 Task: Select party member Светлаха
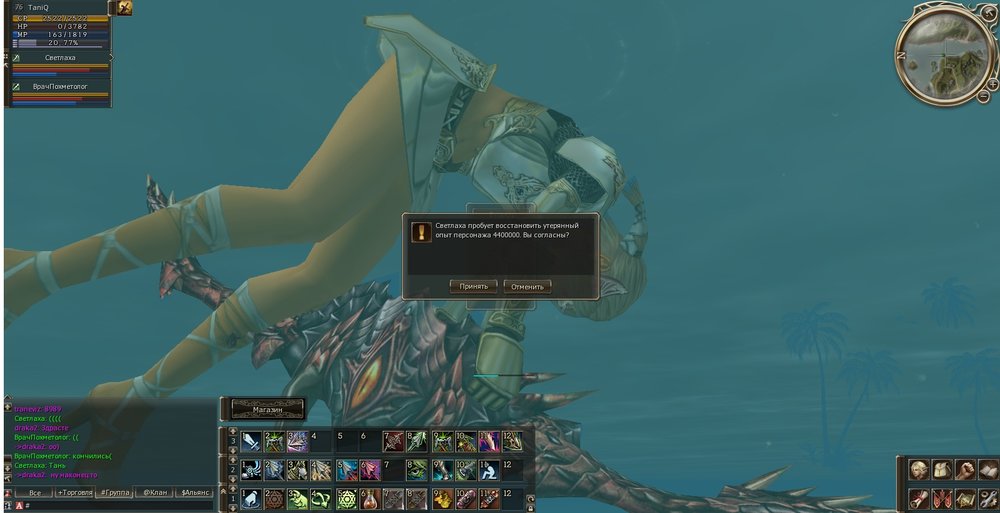pyautogui.click(x=61, y=58)
